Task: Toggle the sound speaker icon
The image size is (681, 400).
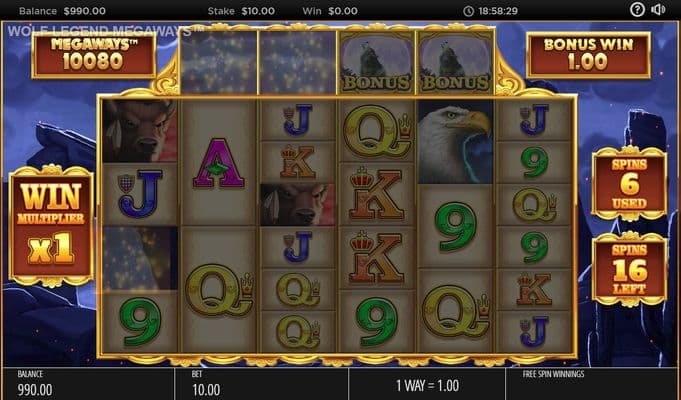Action: [659, 10]
